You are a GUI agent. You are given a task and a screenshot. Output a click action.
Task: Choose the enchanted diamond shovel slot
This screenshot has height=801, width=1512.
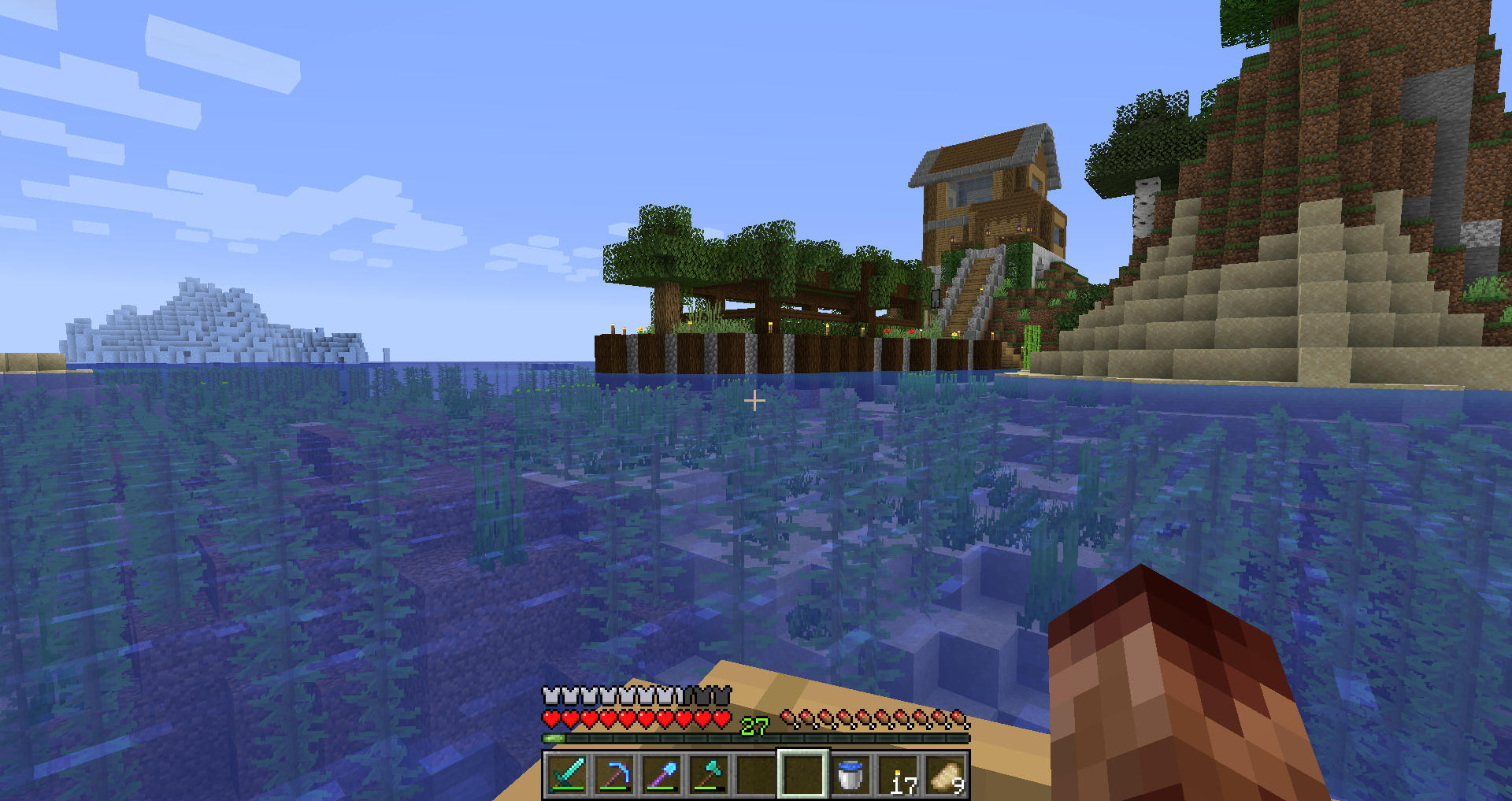tap(661, 775)
